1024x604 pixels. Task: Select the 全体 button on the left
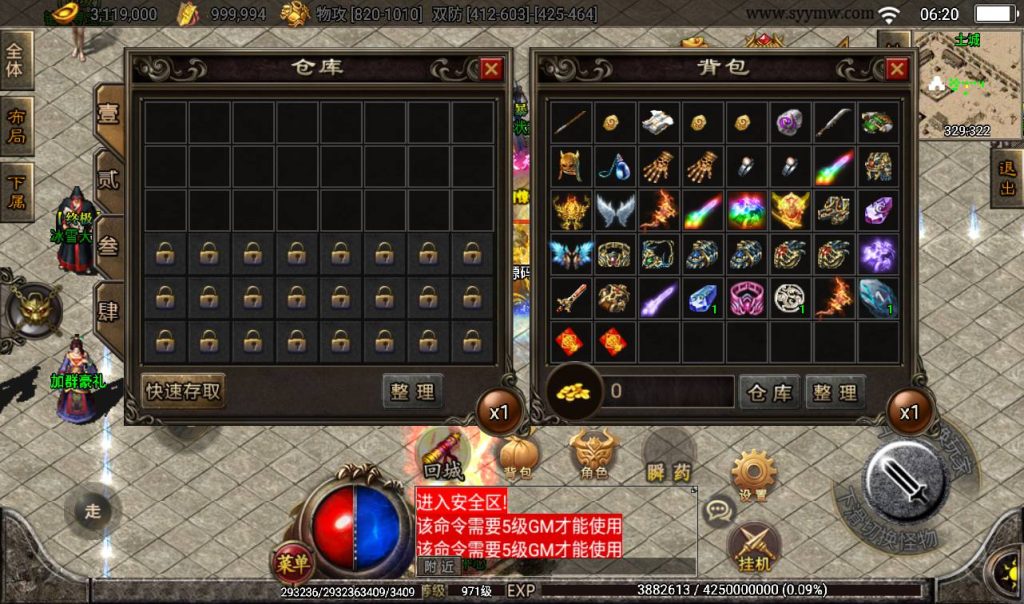tap(17, 62)
